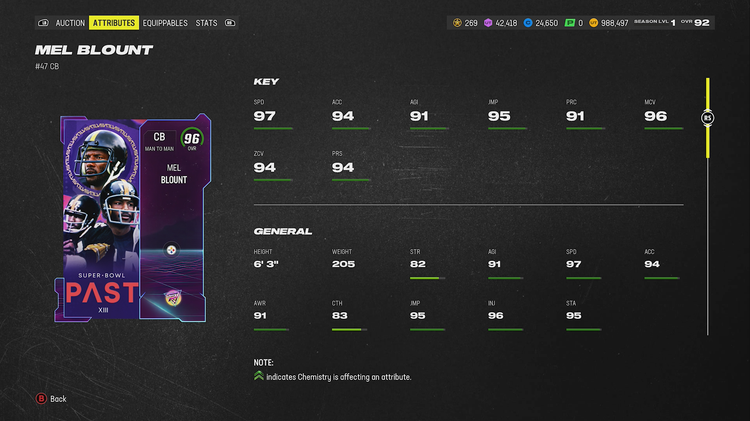This screenshot has height=421, width=750.
Task: Show the Stats tab
Action: pyautogui.click(x=206, y=22)
